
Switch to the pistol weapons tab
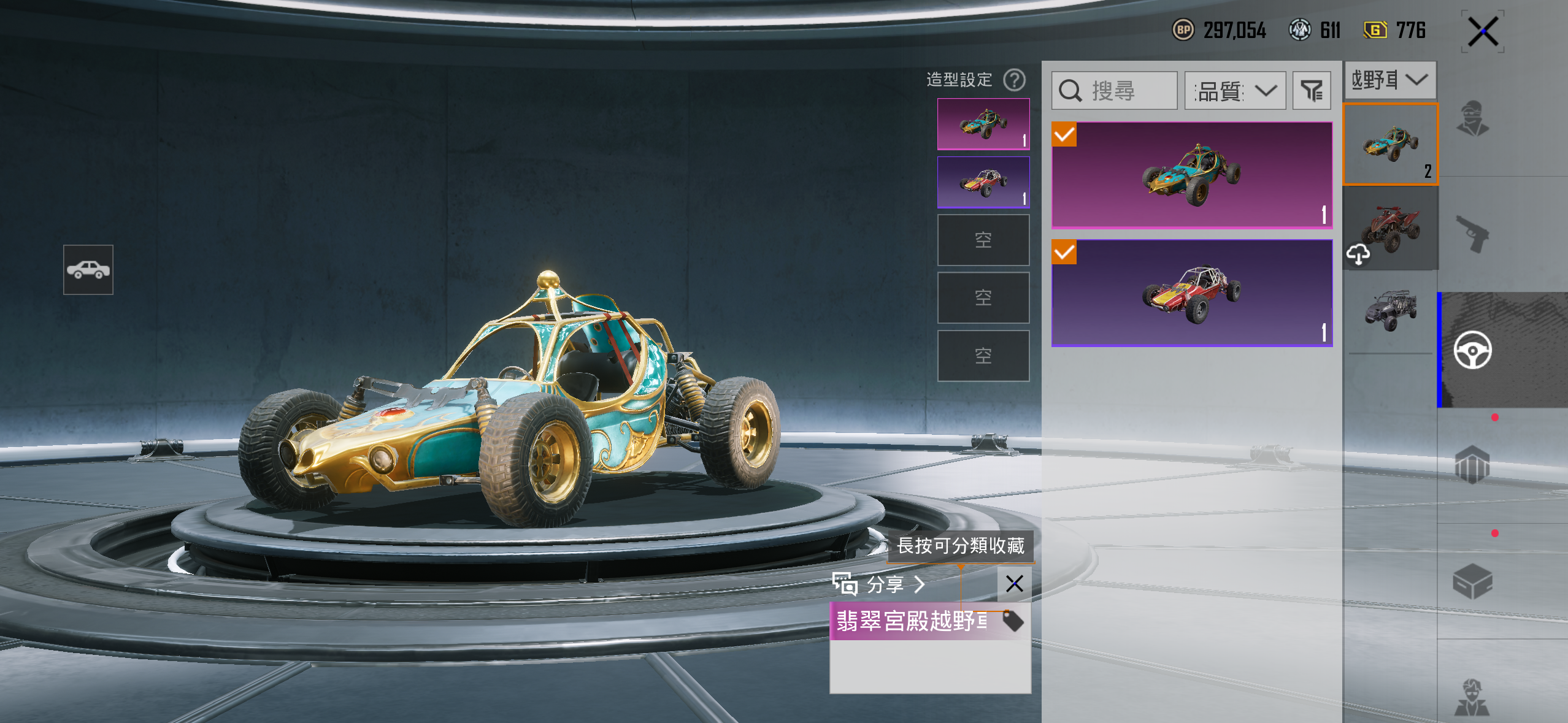(x=1472, y=234)
